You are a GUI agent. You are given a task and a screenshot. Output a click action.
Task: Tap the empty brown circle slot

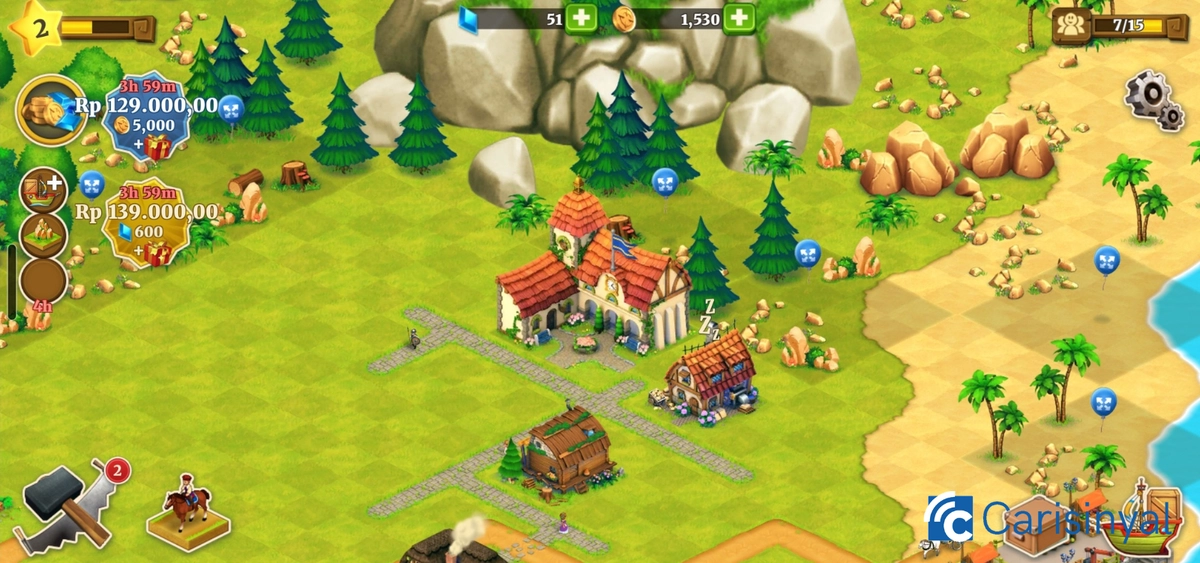[43, 281]
